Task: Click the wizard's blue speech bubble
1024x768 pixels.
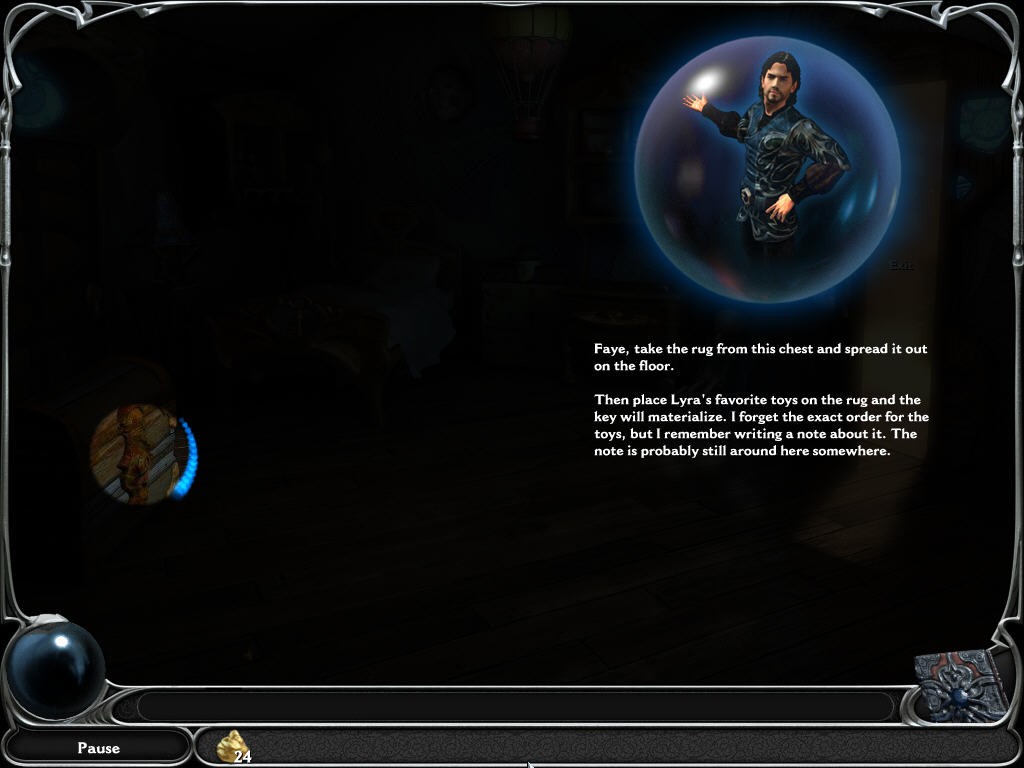Action: click(767, 169)
